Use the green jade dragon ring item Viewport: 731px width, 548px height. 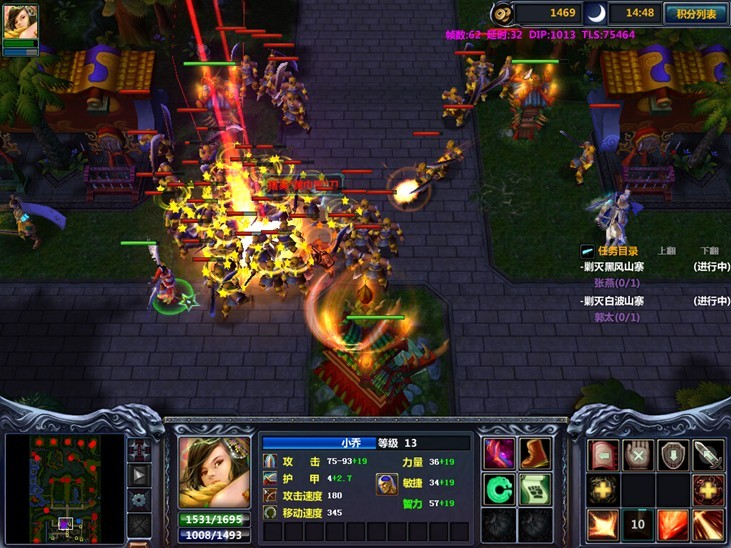coord(499,489)
